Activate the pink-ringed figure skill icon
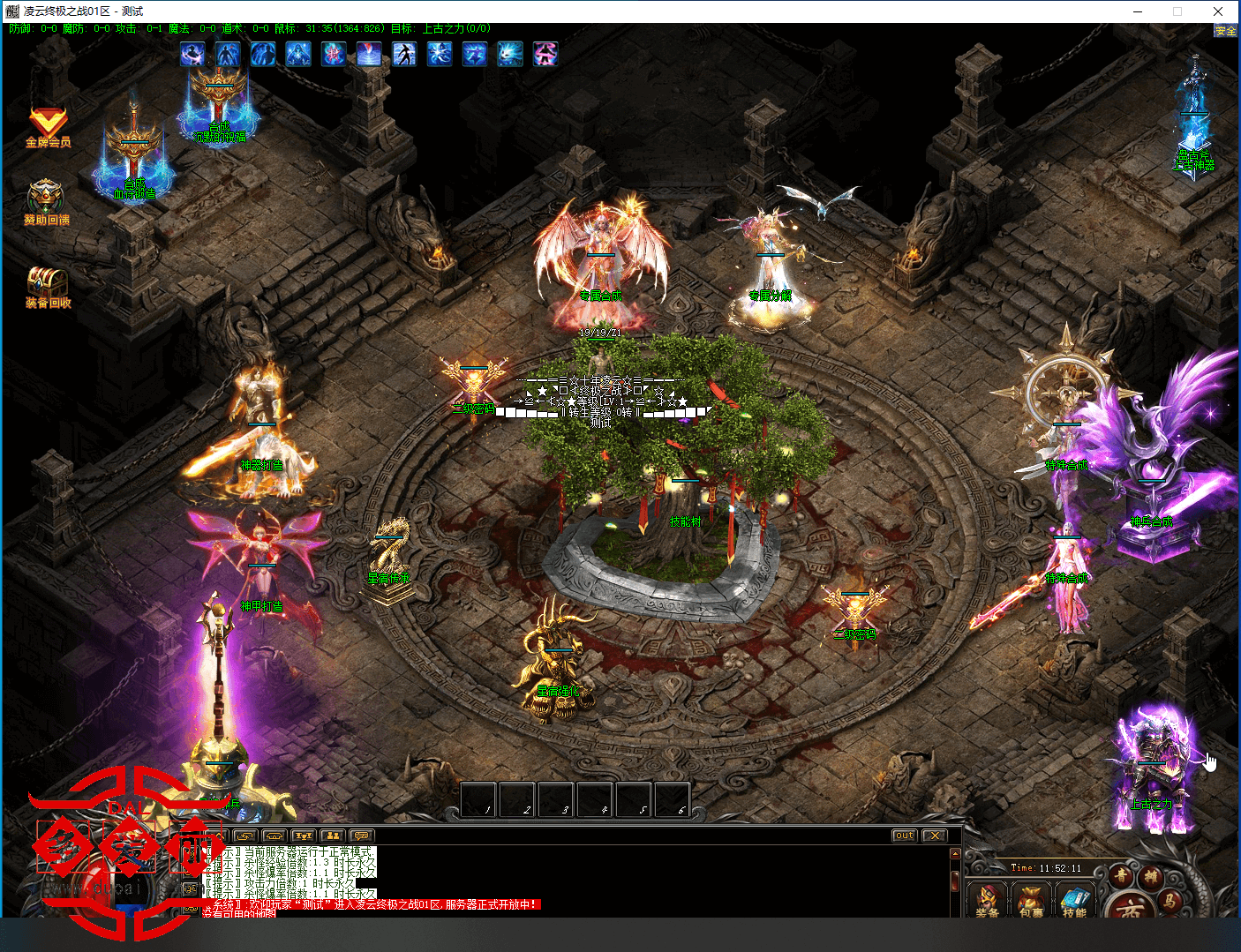This screenshot has width=1241, height=952. (545, 54)
